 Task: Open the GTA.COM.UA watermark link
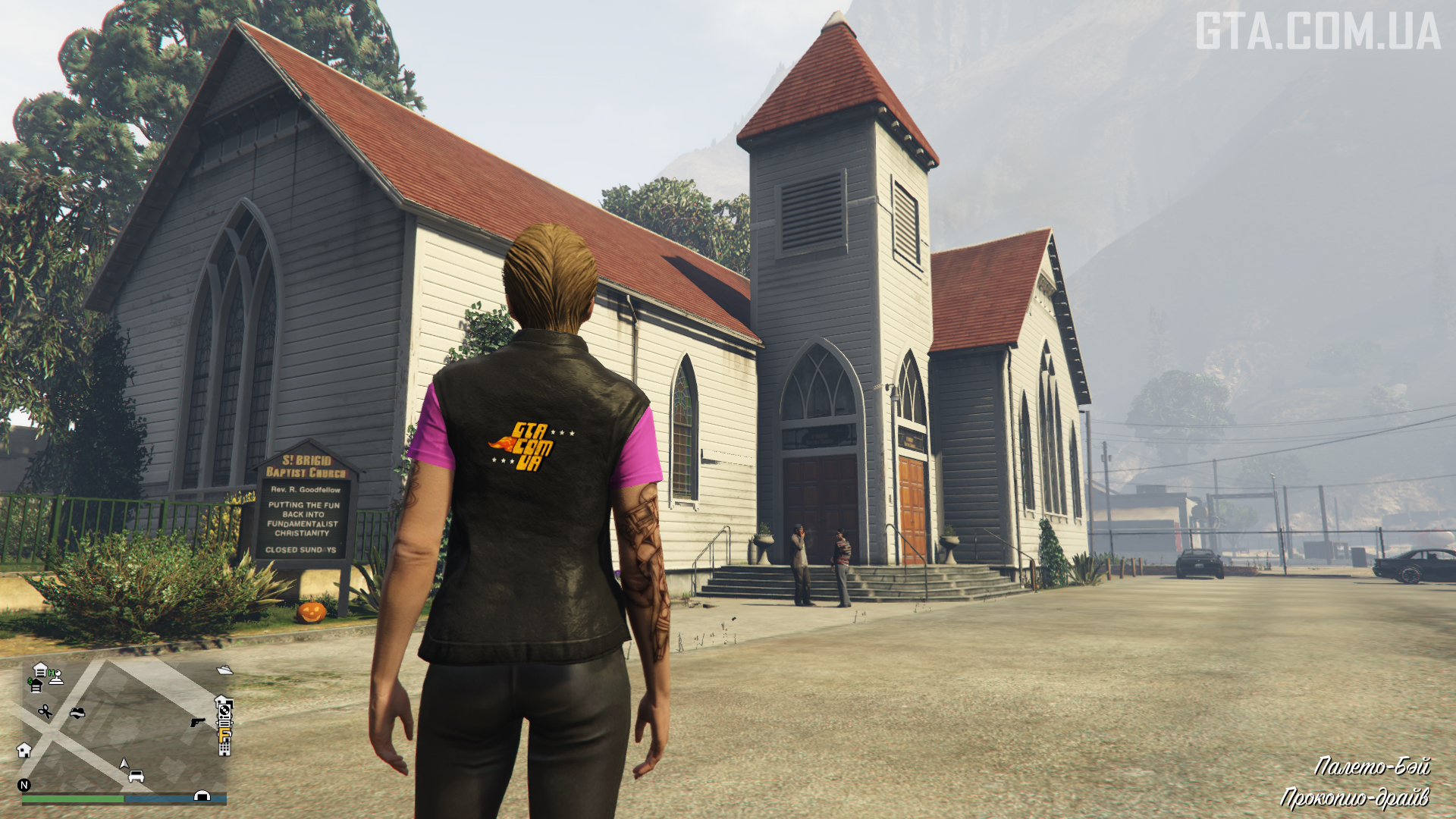pos(1318,32)
